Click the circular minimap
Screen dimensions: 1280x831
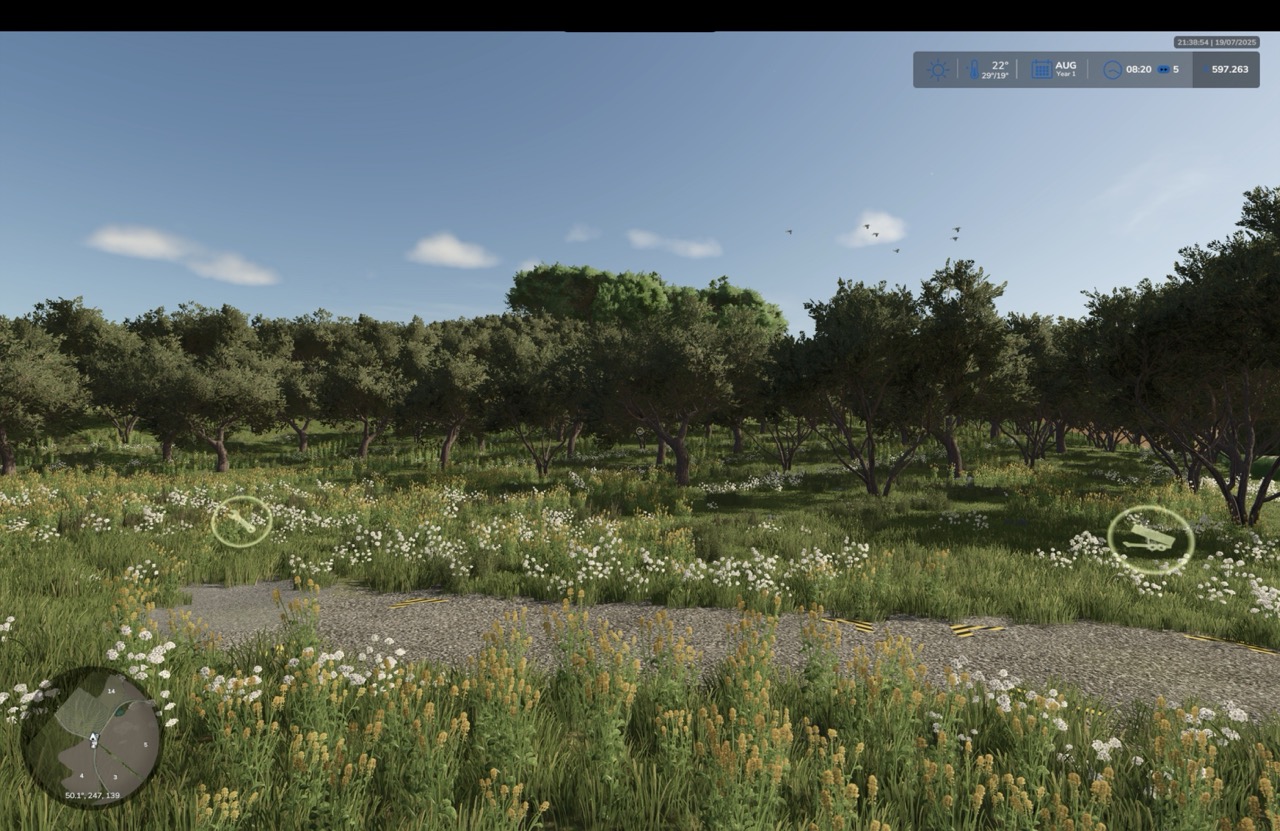click(x=91, y=738)
